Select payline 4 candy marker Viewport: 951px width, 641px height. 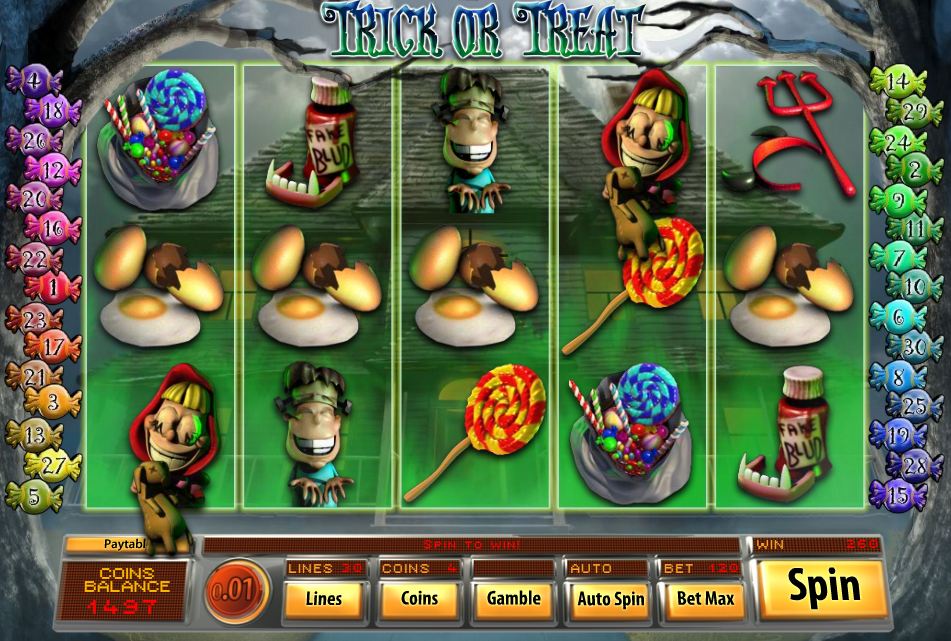[x=34, y=79]
